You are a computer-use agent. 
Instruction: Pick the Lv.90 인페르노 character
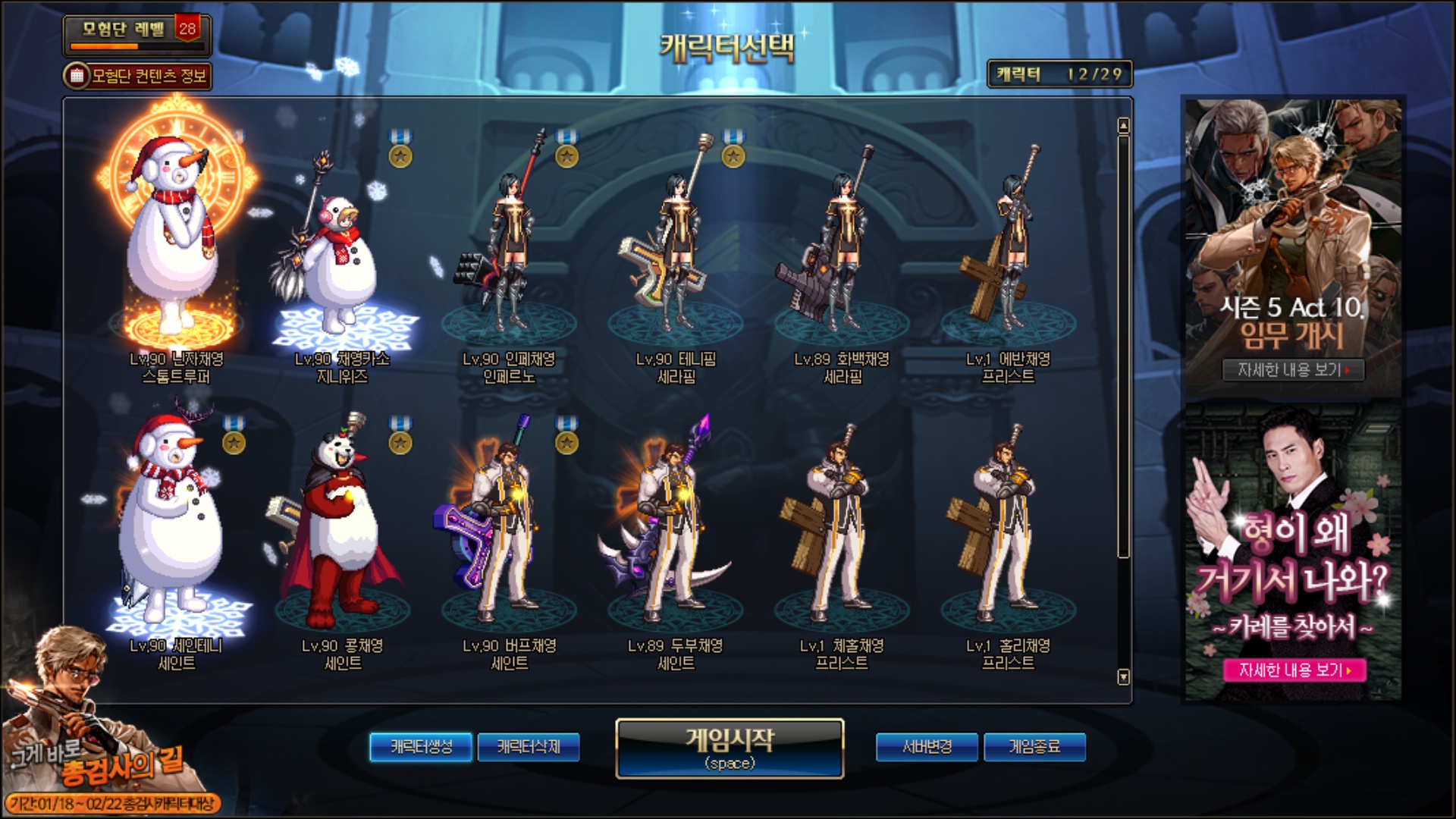coord(508,250)
